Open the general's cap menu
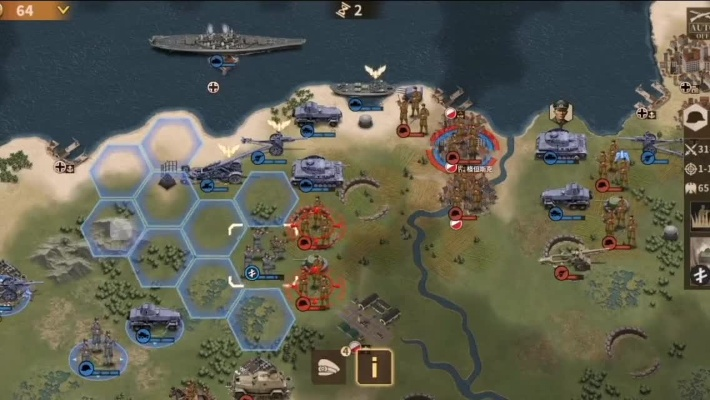710x400 pixels. coord(328,366)
